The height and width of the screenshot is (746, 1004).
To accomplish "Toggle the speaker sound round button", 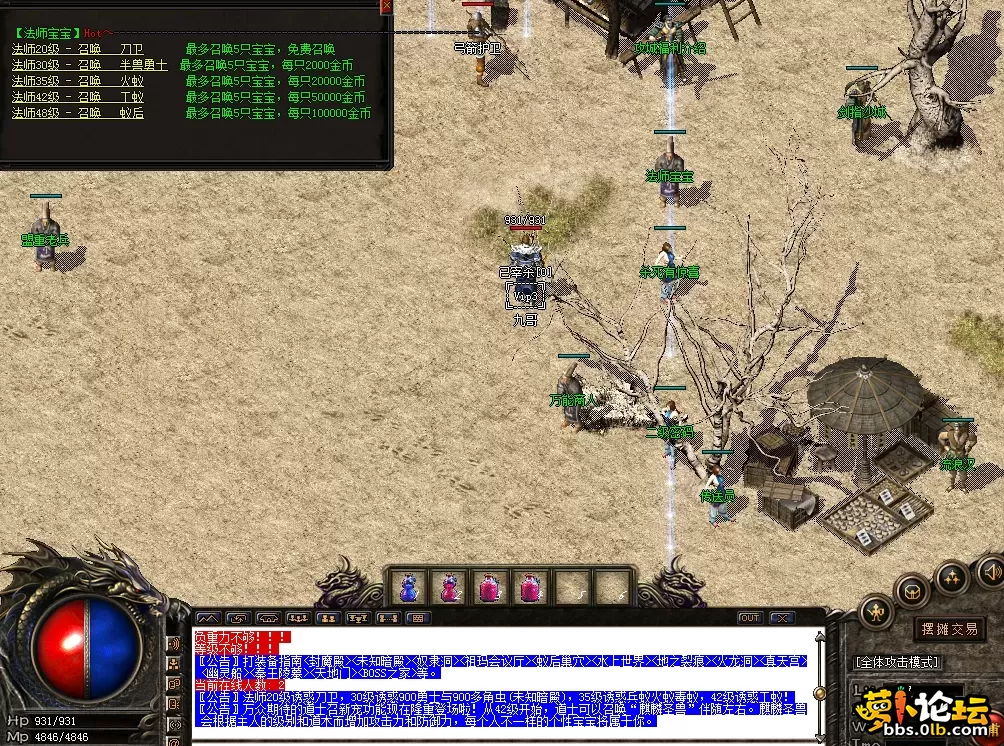I will click(x=989, y=572).
